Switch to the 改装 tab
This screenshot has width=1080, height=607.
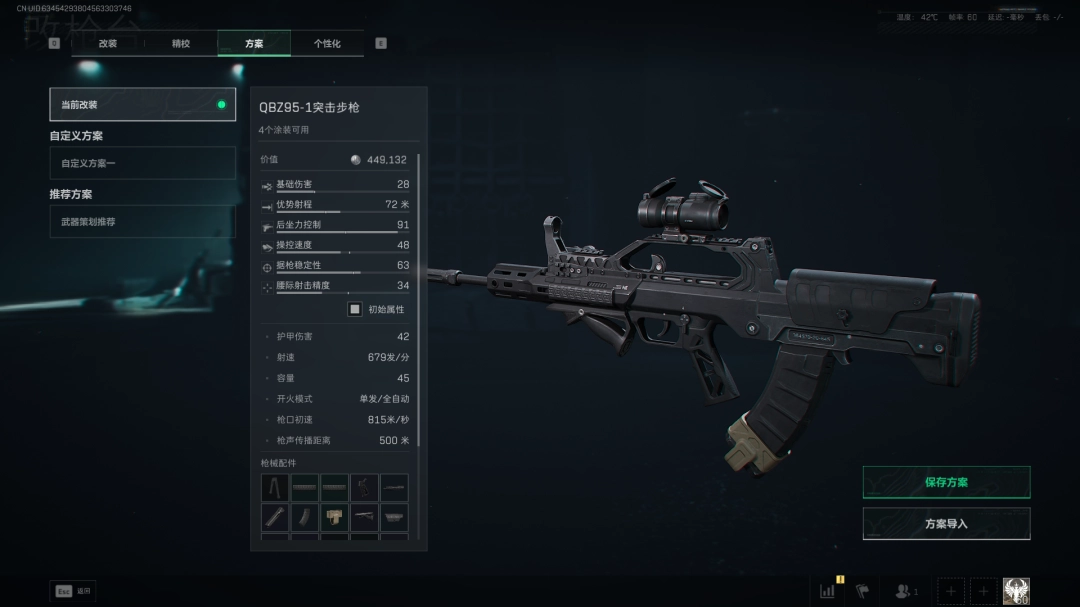click(108, 43)
